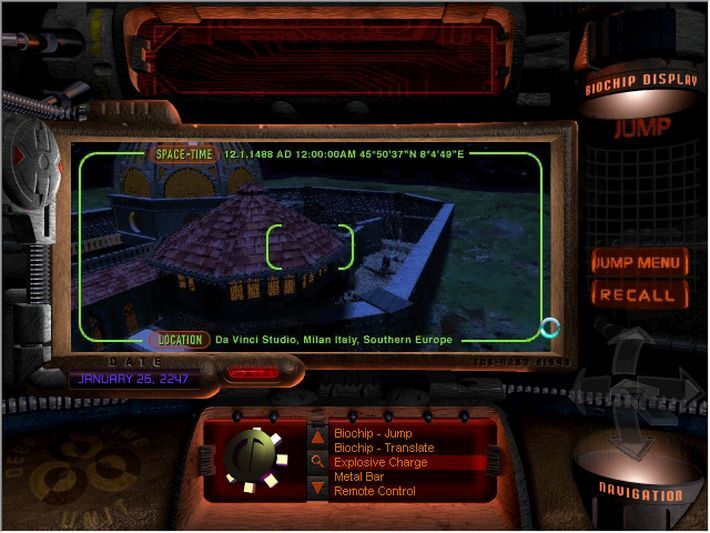Click the inventory list's up arrow
The width and height of the screenshot is (710, 533).
point(317,436)
